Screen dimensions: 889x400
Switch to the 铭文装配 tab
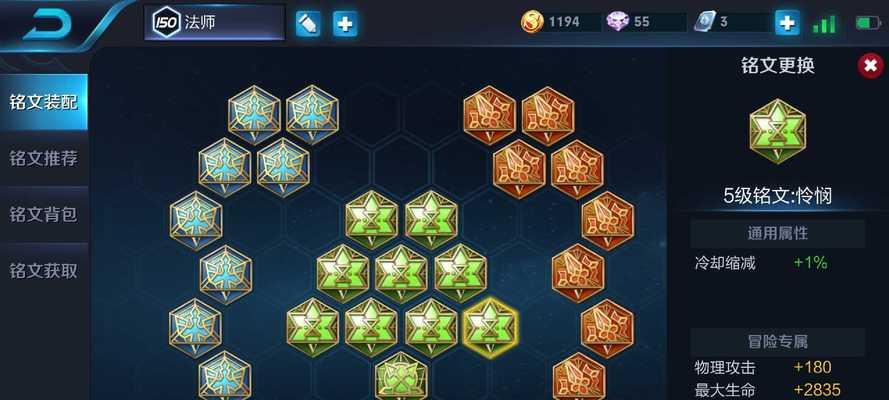click(x=43, y=102)
